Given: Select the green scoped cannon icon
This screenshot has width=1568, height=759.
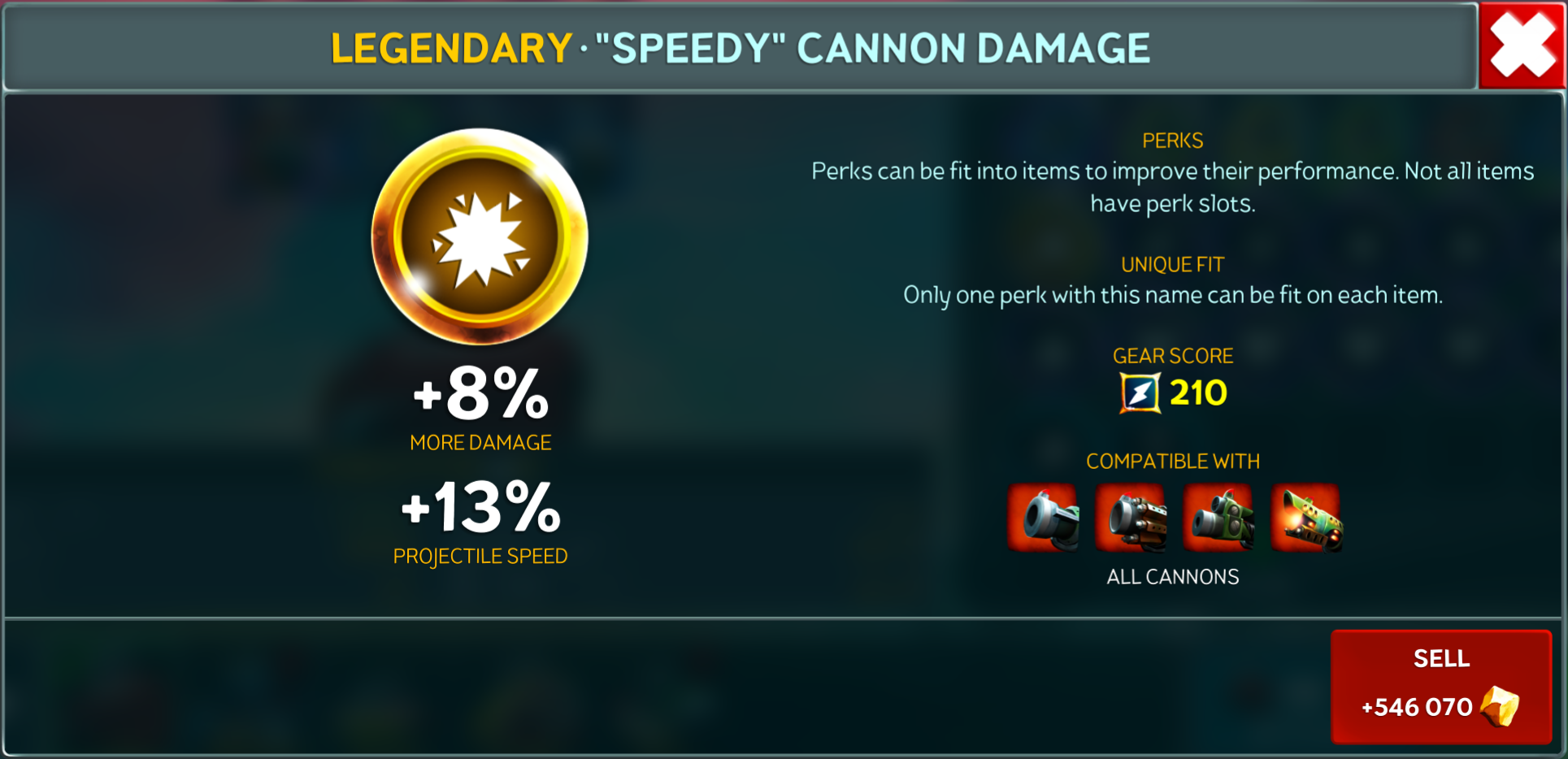Looking at the screenshot, I should (x=1218, y=518).
